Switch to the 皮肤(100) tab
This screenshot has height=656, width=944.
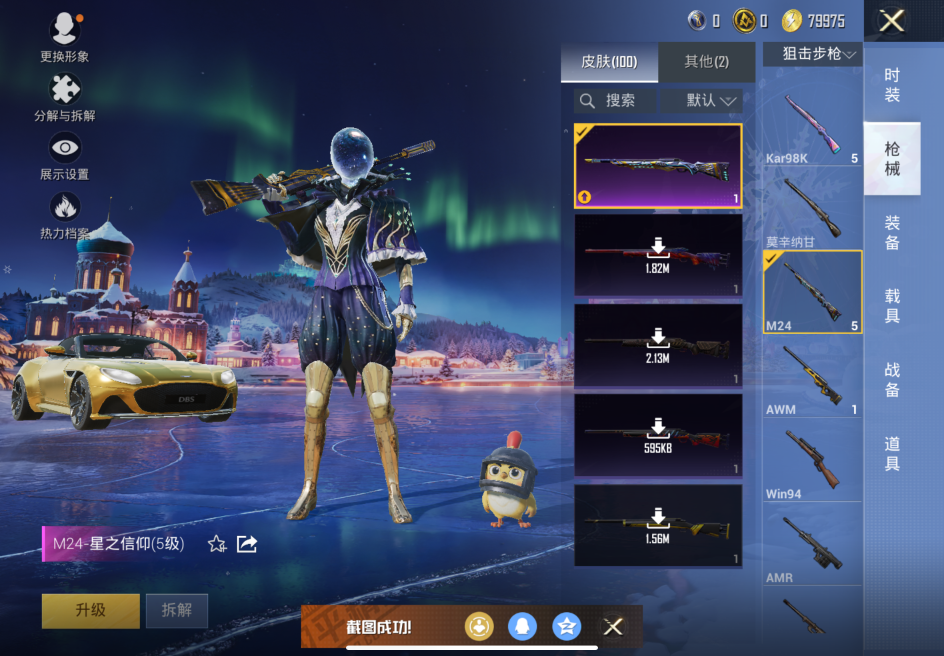tap(609, 62)
